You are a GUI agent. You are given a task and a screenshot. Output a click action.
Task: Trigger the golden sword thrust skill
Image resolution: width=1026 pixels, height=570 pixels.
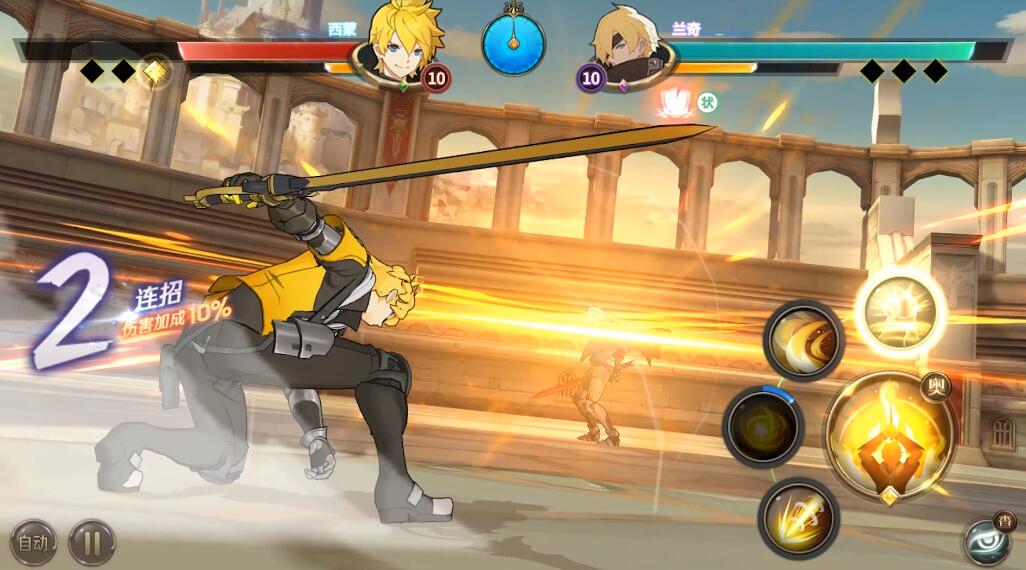point(797,517)
